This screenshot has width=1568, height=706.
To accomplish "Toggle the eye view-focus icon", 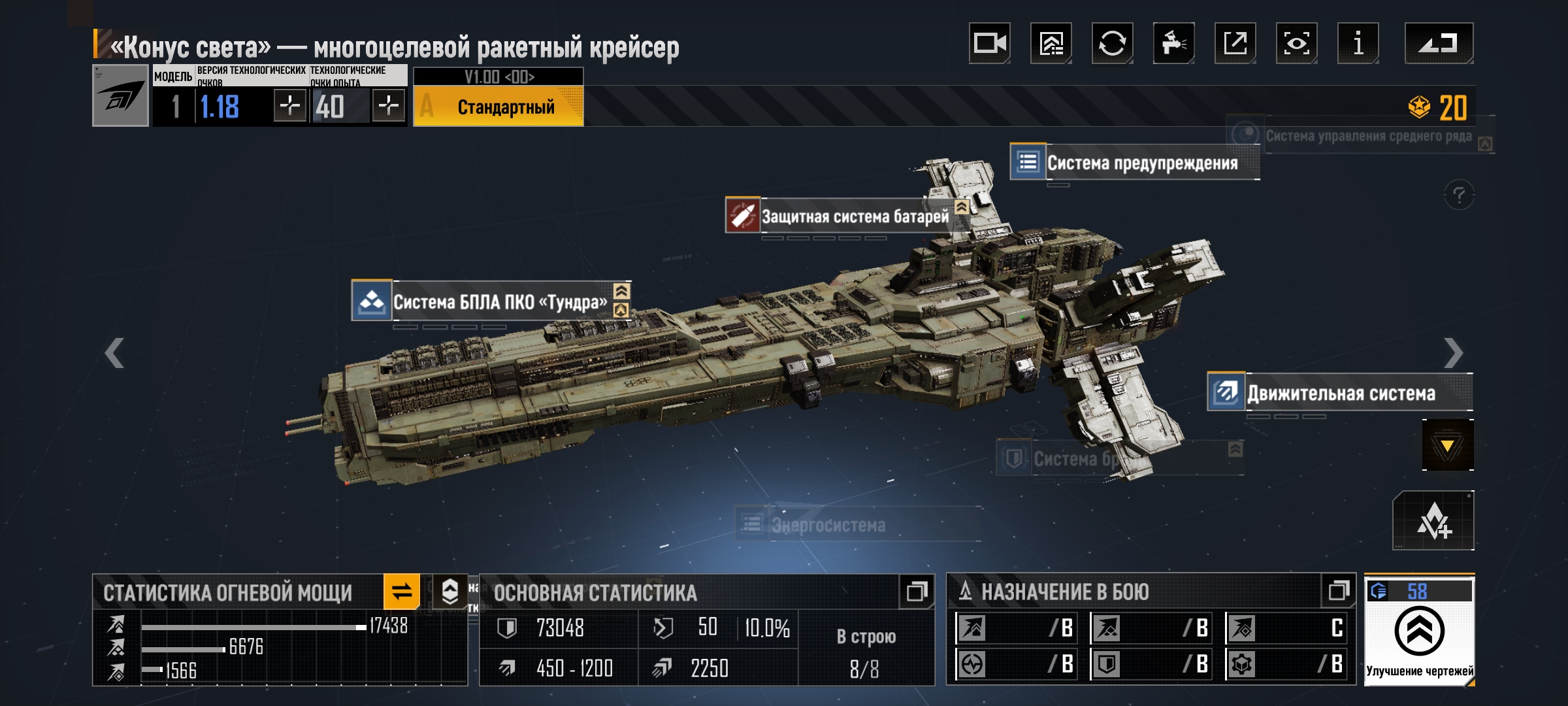I will 1296,43.
